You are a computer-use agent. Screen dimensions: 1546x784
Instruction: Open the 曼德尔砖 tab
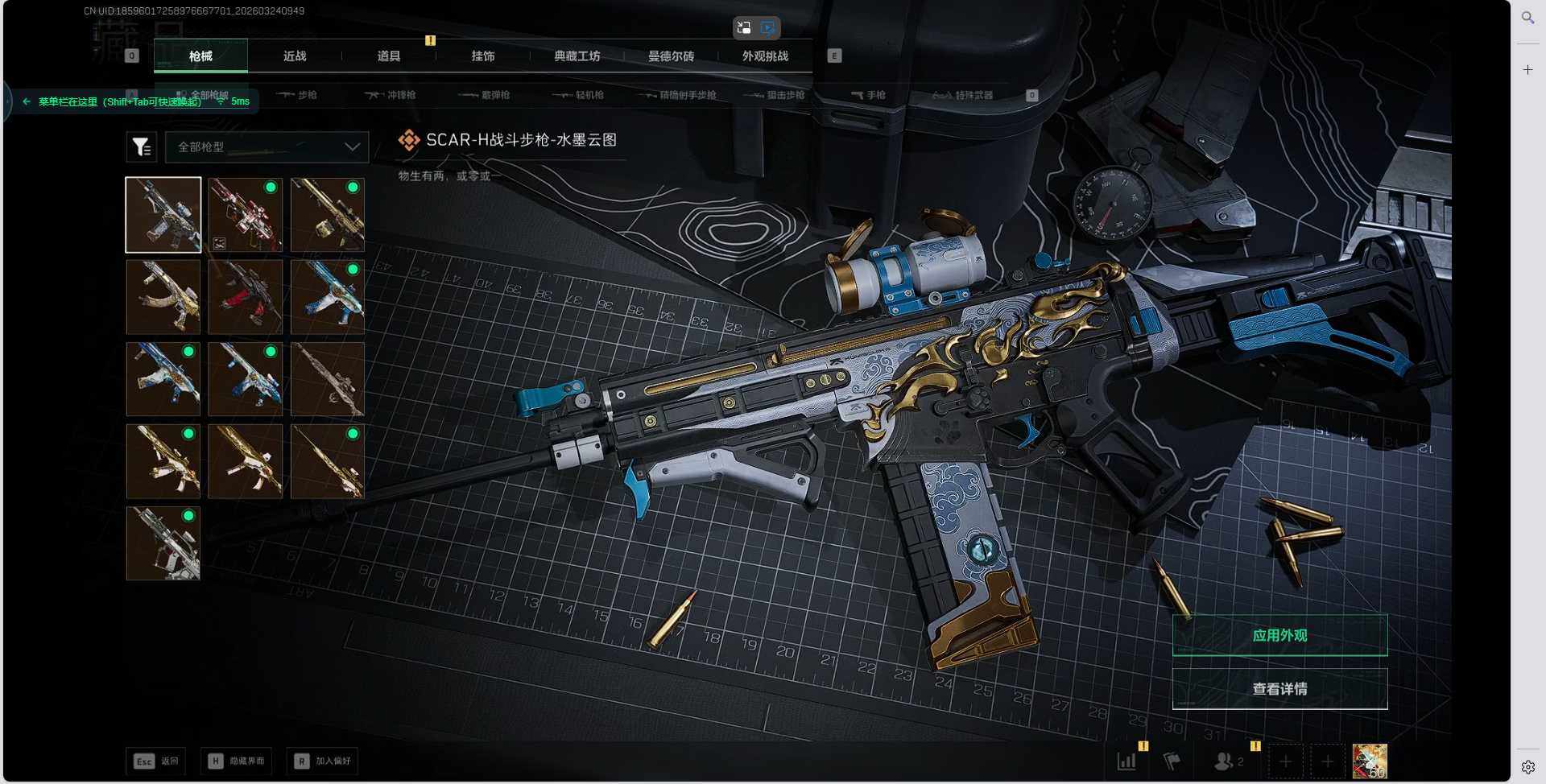671,56
